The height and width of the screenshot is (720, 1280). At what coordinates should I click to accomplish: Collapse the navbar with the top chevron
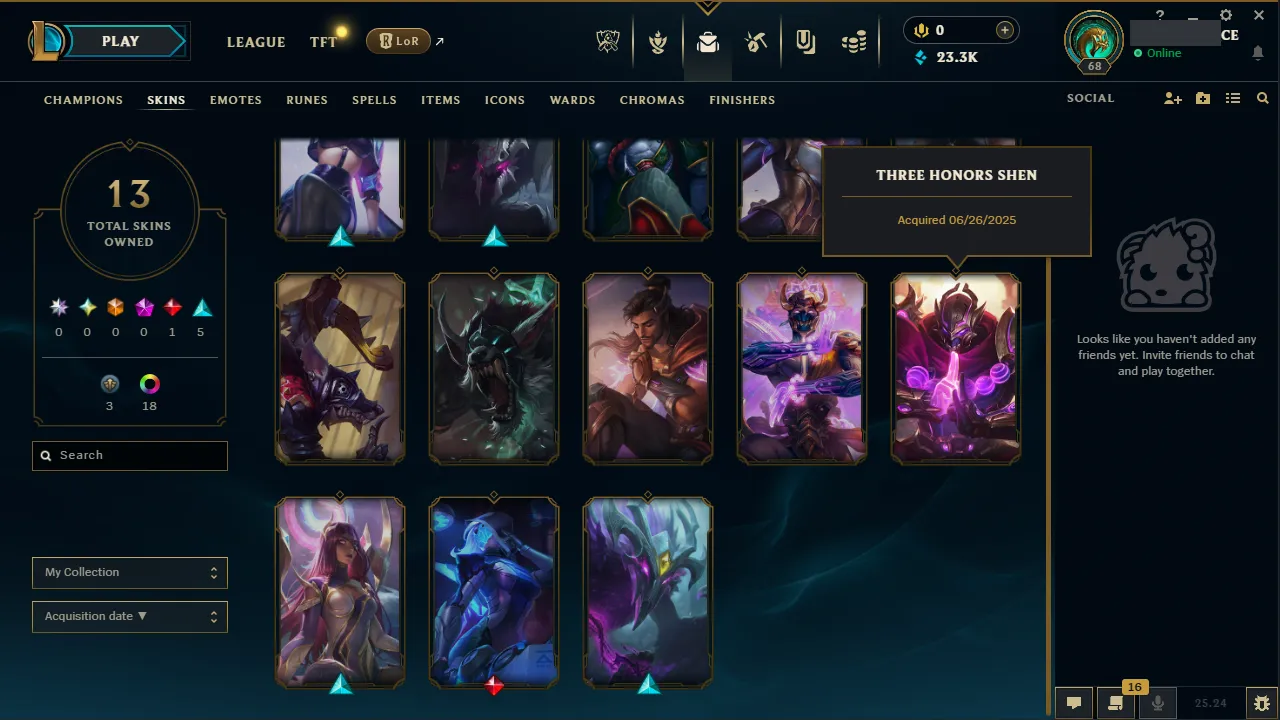tap(707, 5)
